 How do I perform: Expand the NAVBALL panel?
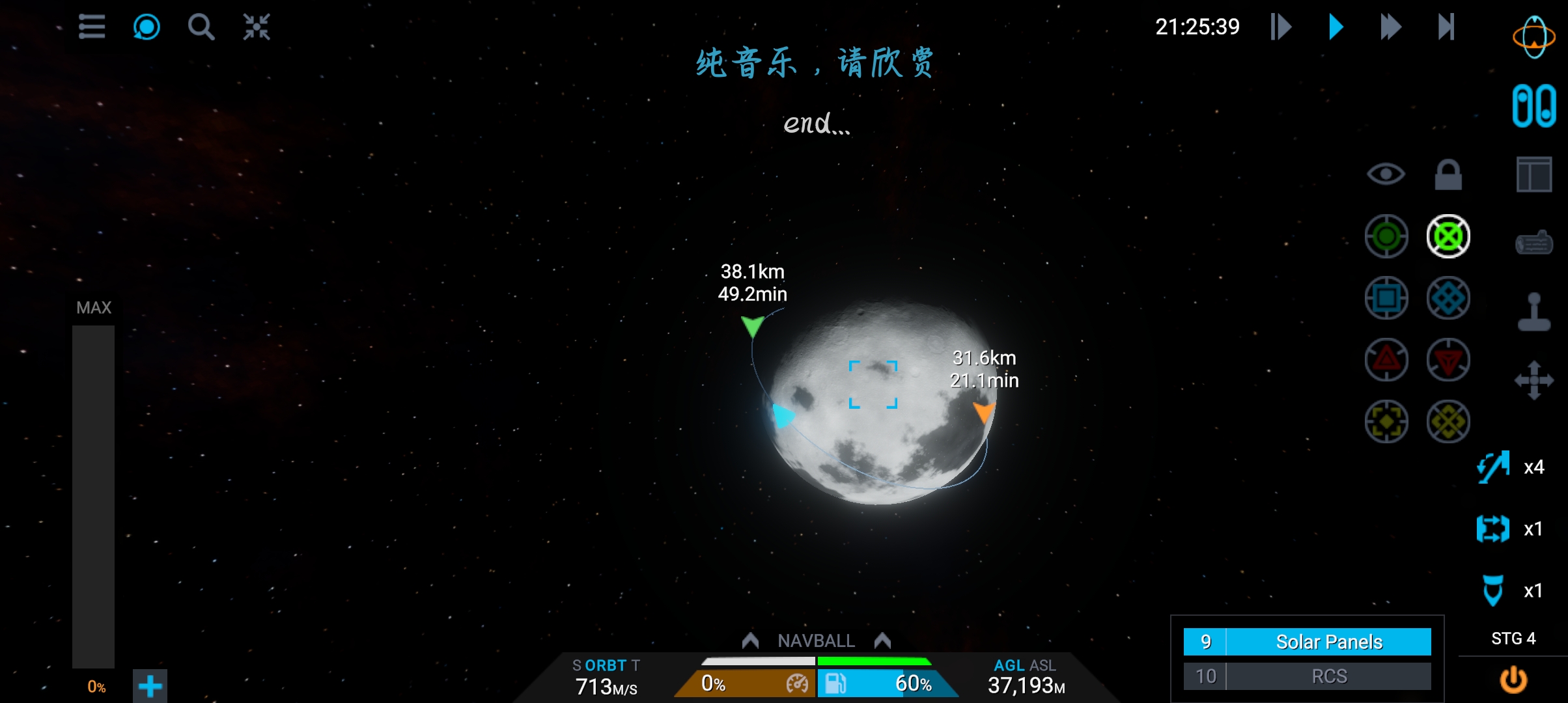point(816,641)
